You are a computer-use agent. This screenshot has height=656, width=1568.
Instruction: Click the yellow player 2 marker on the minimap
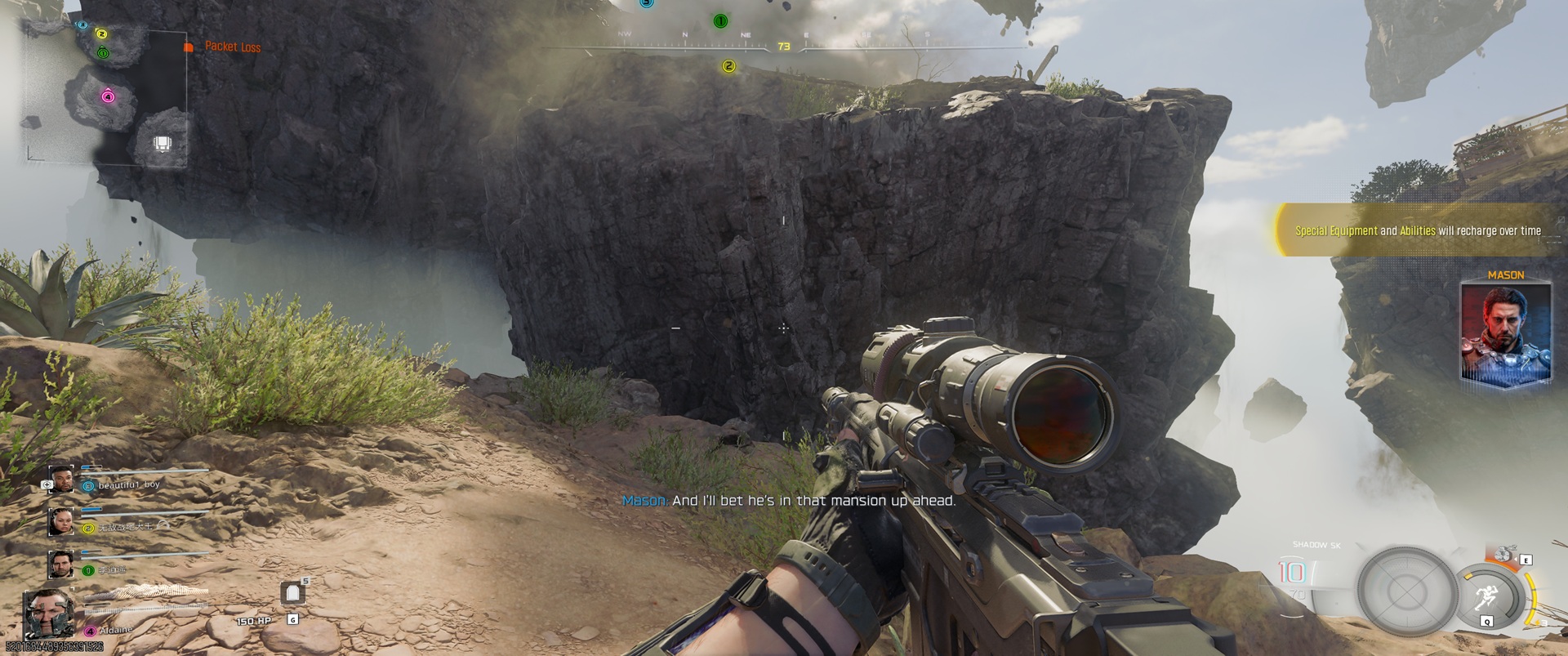(102, 33)
